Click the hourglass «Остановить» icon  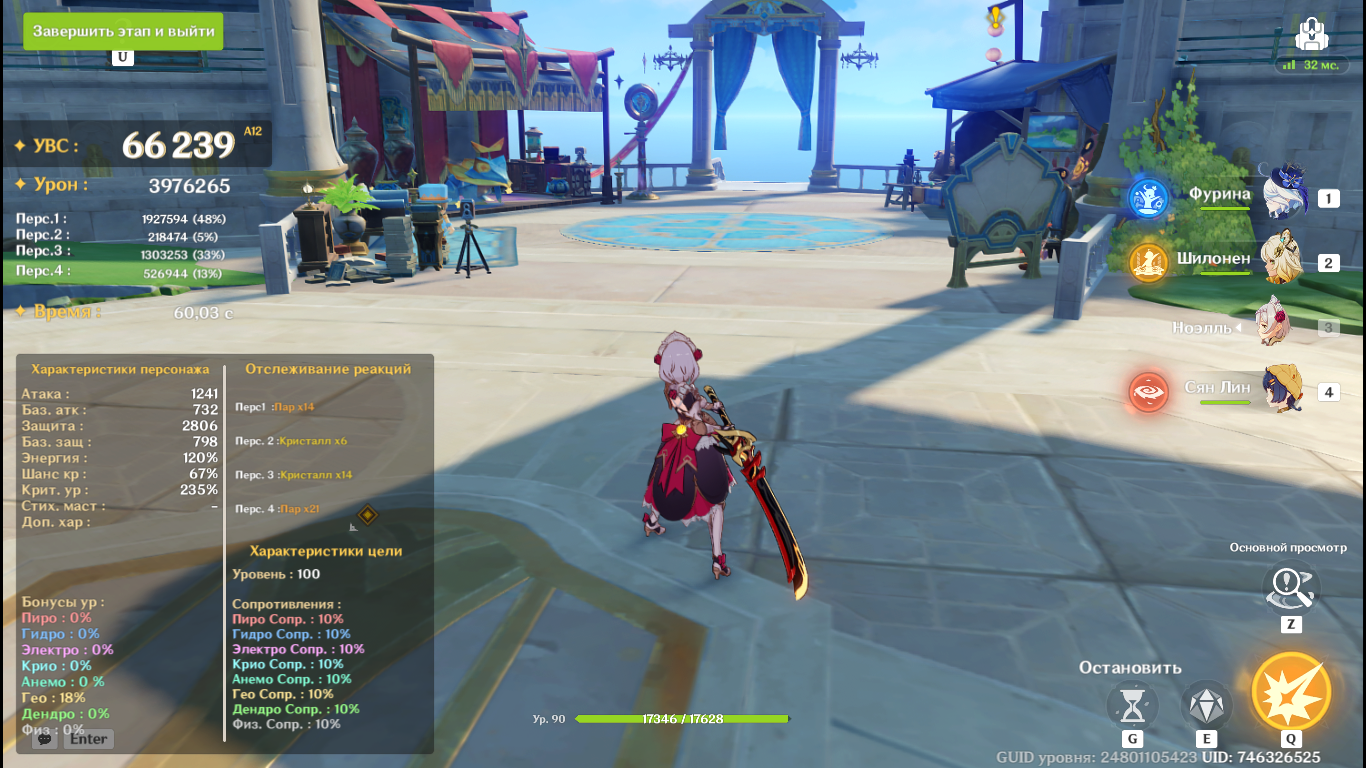tap(1132, 706)
